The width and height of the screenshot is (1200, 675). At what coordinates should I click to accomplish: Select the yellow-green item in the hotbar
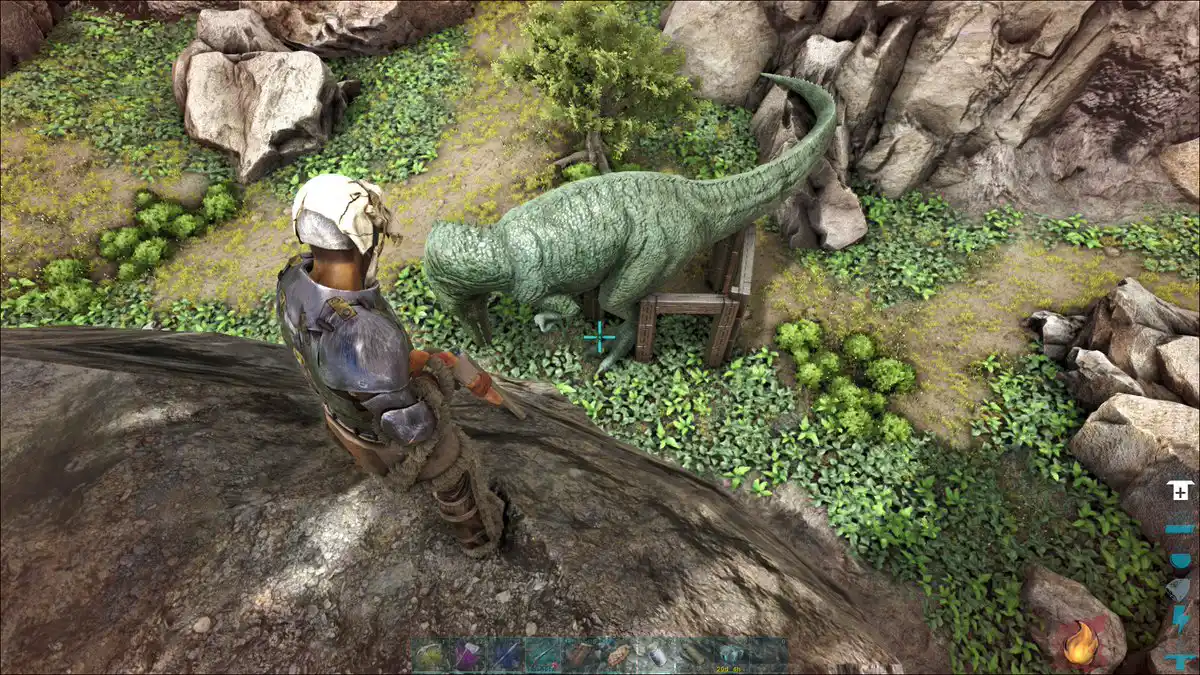point(431,656)
